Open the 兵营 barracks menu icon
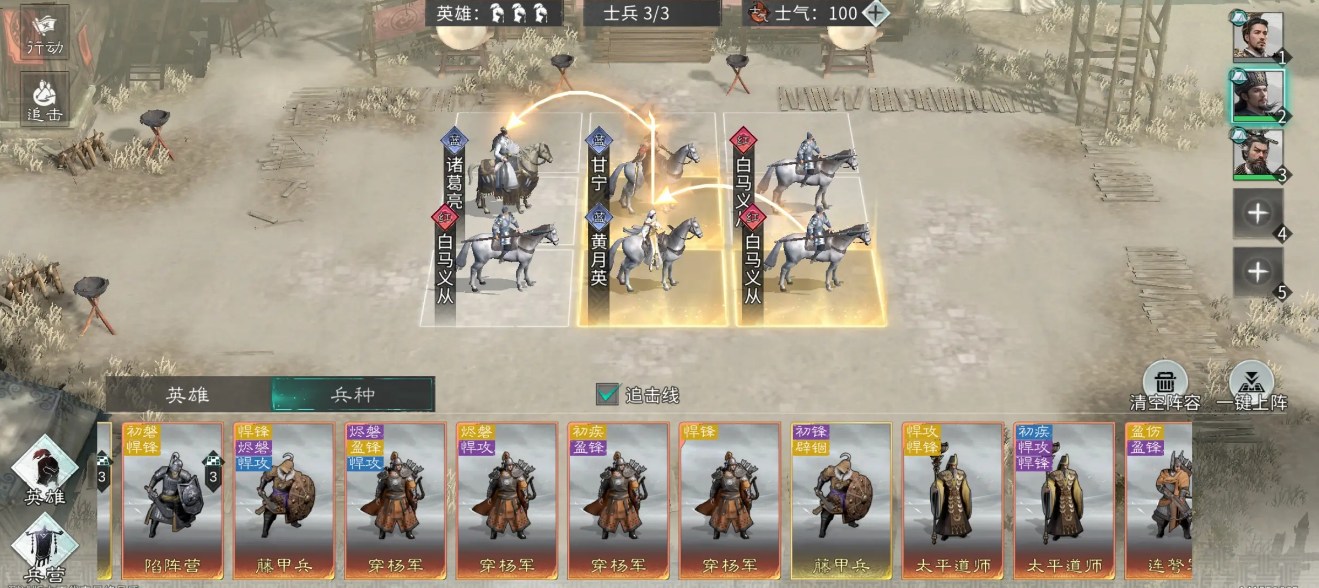This screenshot has height=588, width=1319. click(45, 547)
